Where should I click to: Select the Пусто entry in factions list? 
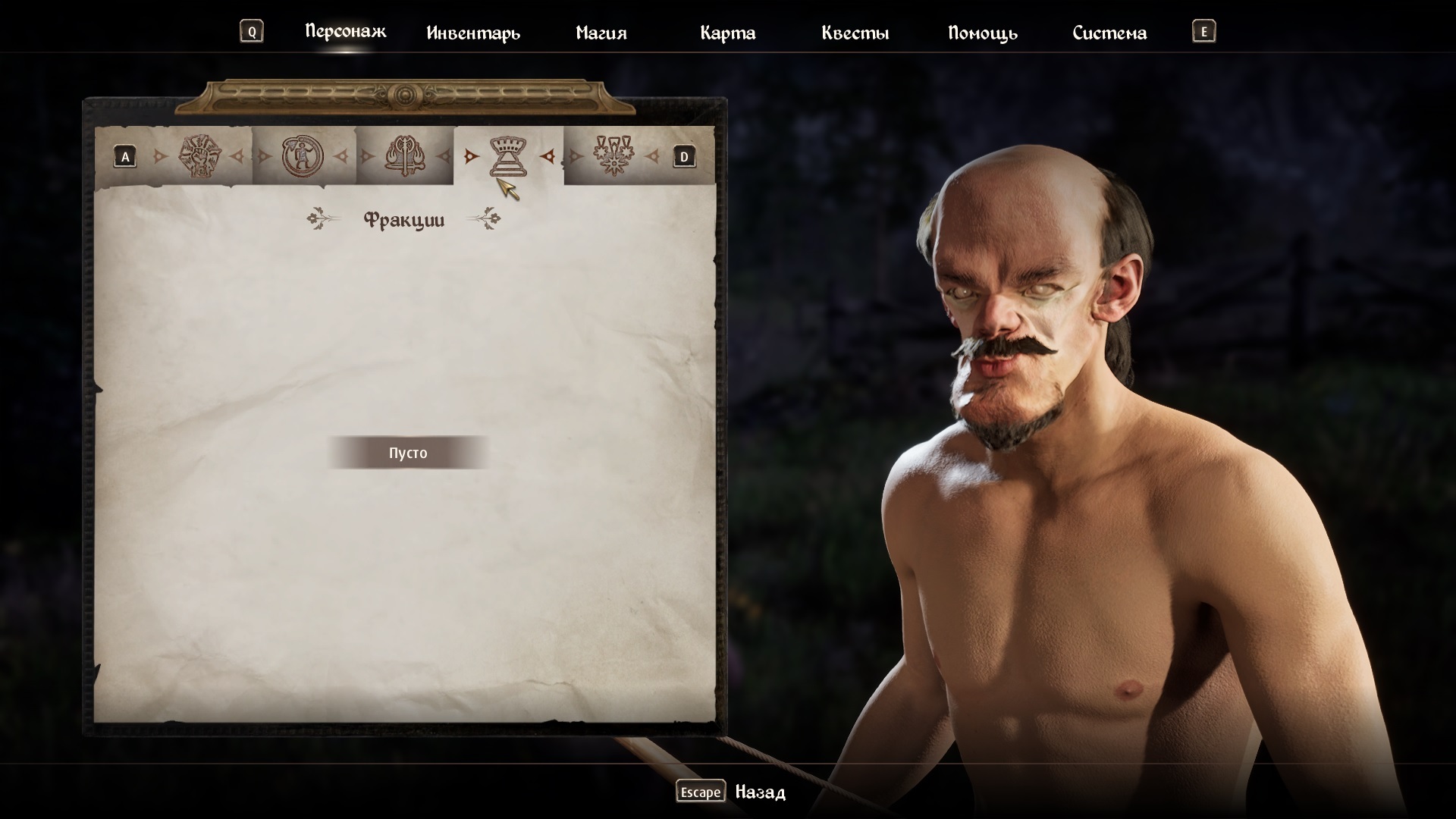[408, 453]
